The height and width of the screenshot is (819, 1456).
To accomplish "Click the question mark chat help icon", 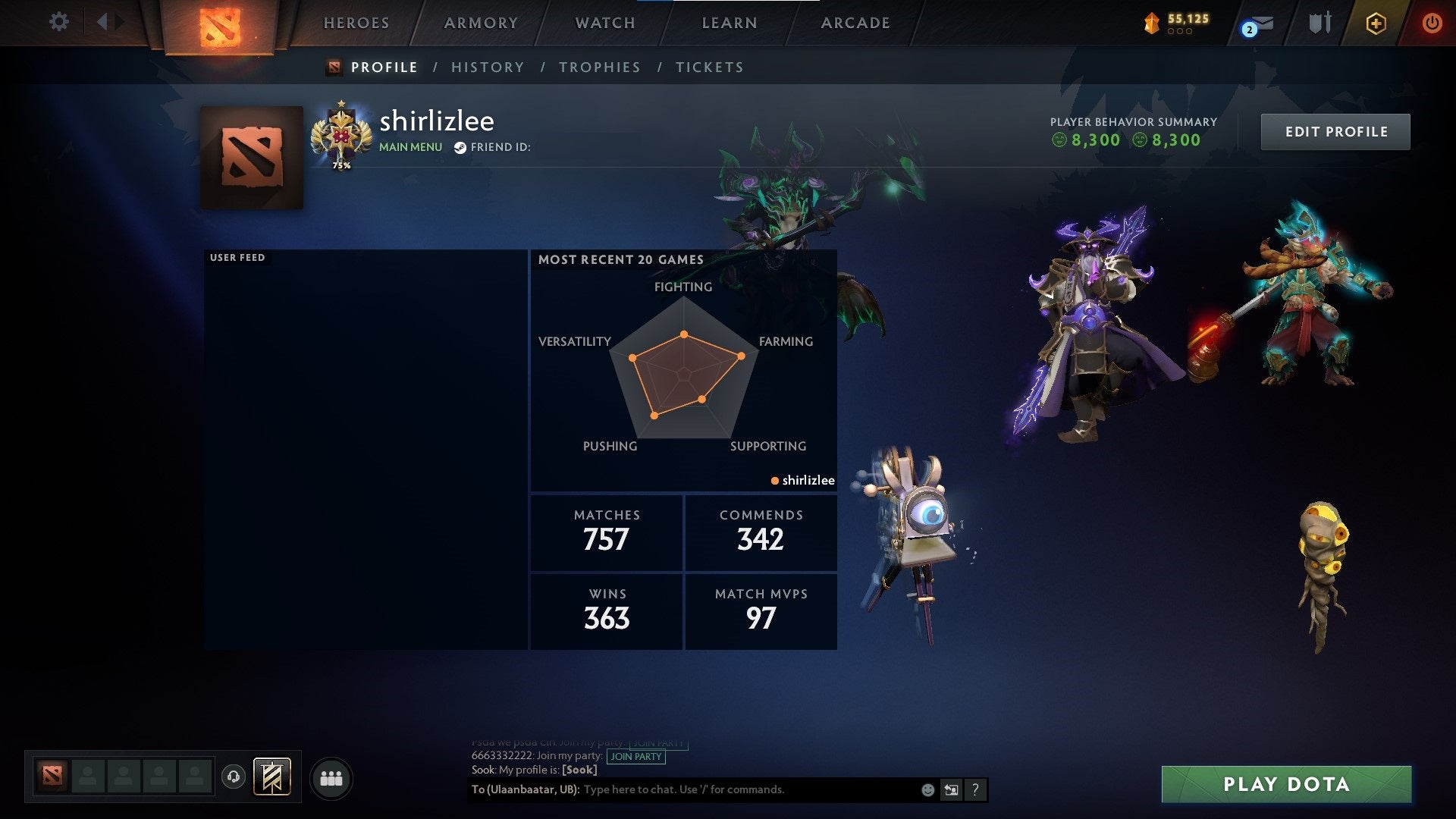I will 975,789.
